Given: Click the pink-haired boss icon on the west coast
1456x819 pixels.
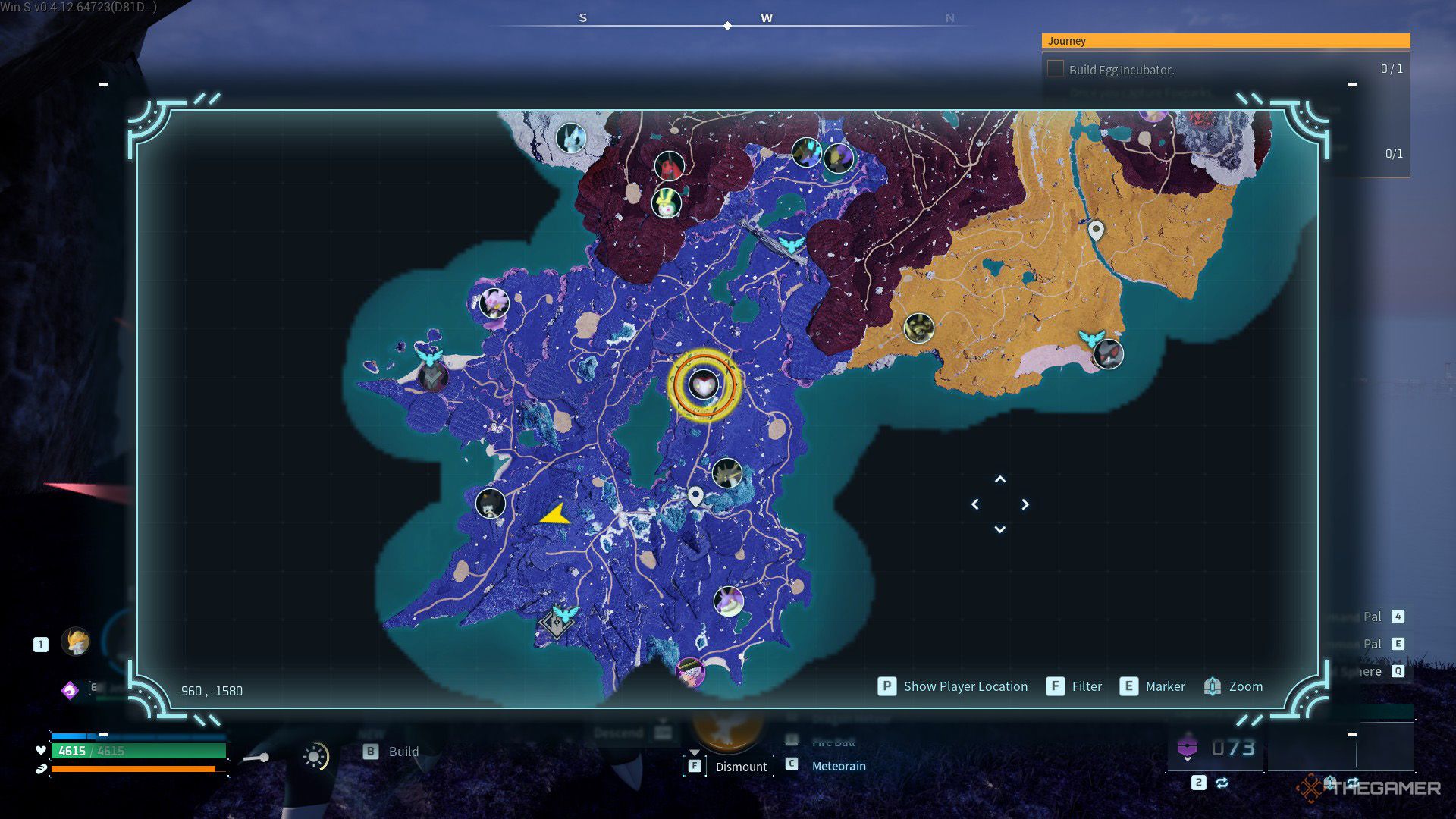Looking at the screenshot, I should click(x=494, y=303).
